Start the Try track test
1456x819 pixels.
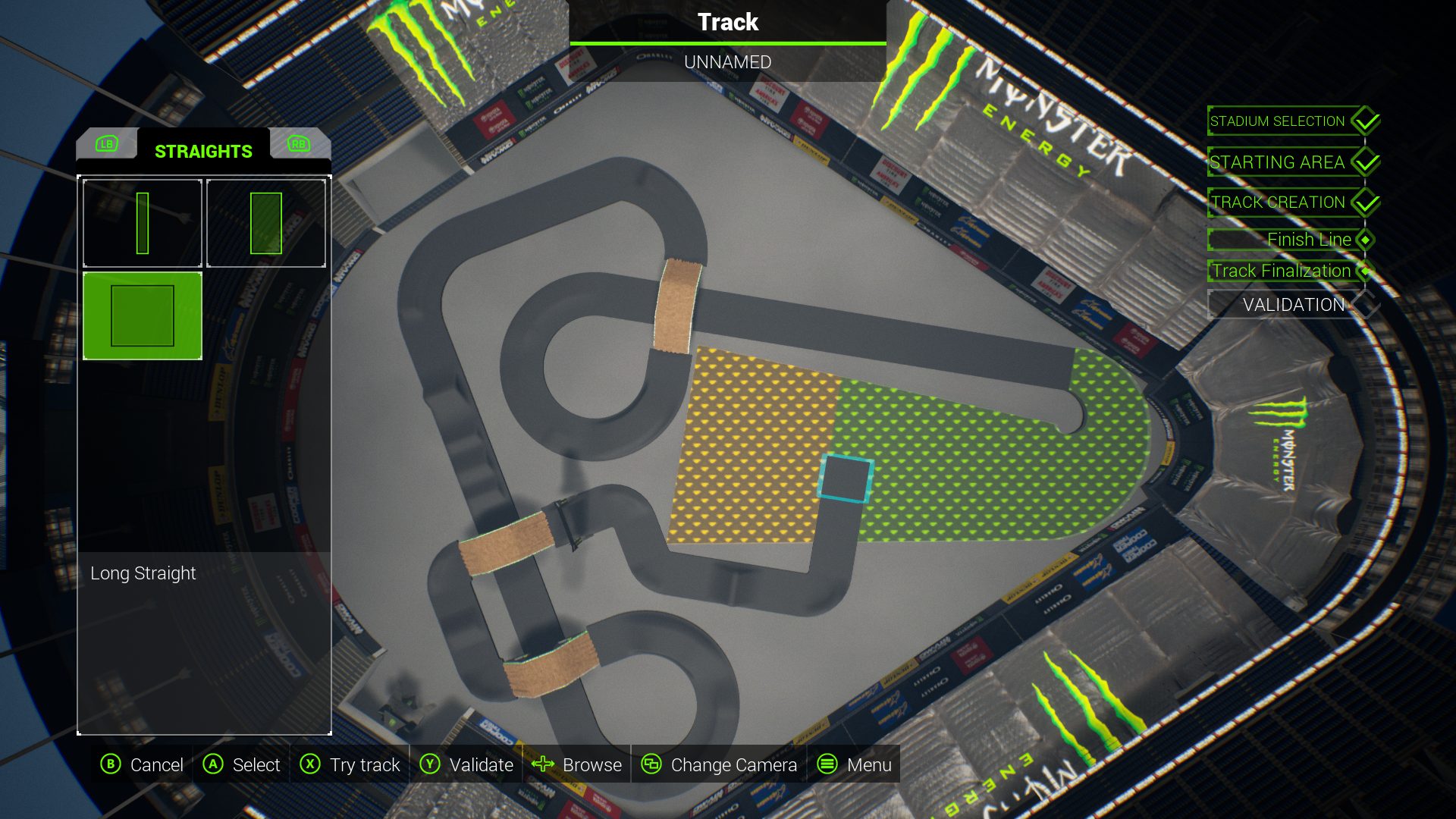[x=350, y=764]
